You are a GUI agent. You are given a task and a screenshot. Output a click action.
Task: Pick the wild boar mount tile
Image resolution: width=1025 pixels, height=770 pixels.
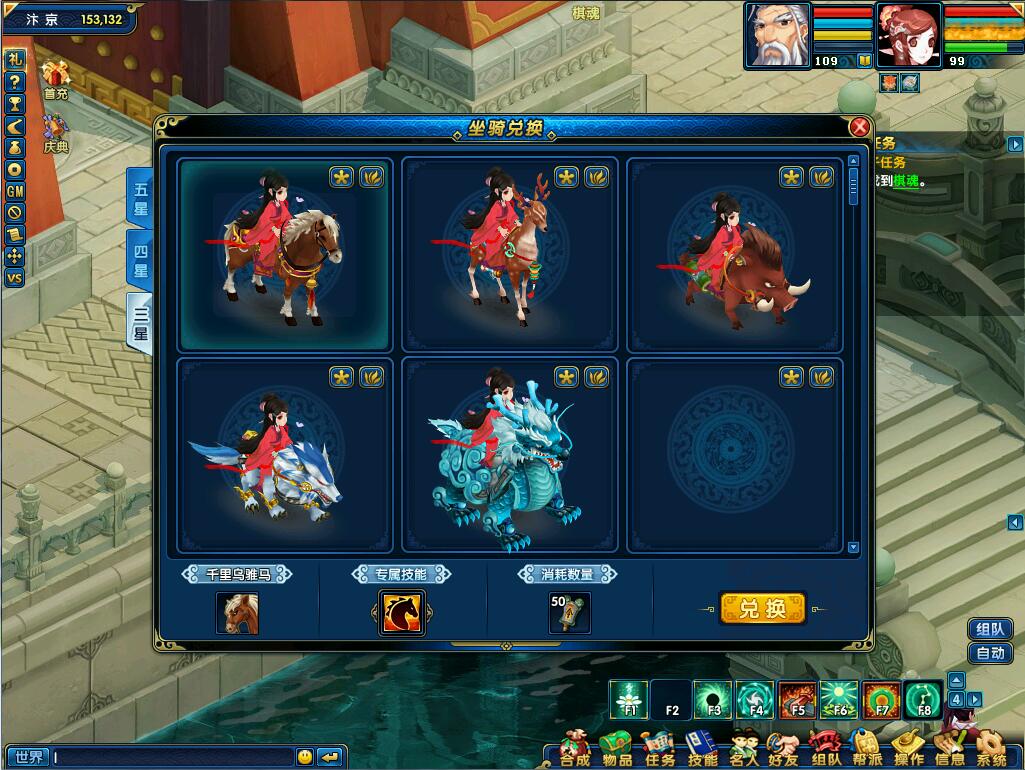(x=734, y=254)
